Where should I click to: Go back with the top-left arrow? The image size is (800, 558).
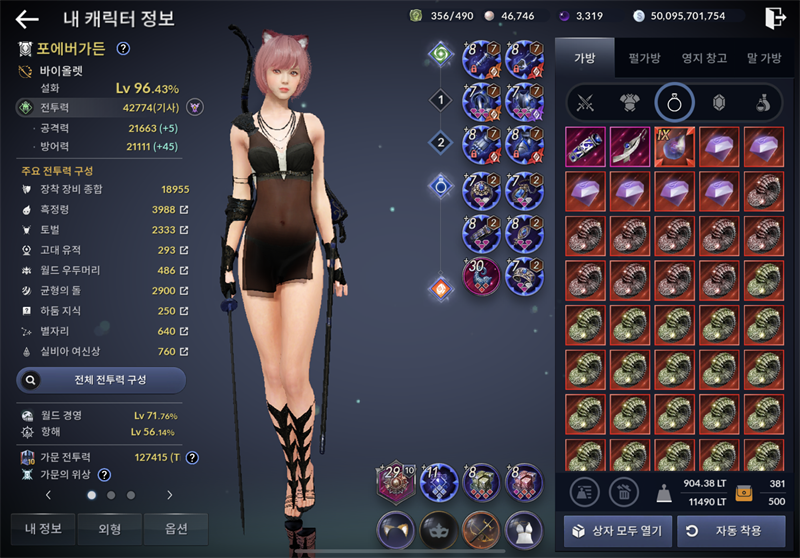pos(27,19)
